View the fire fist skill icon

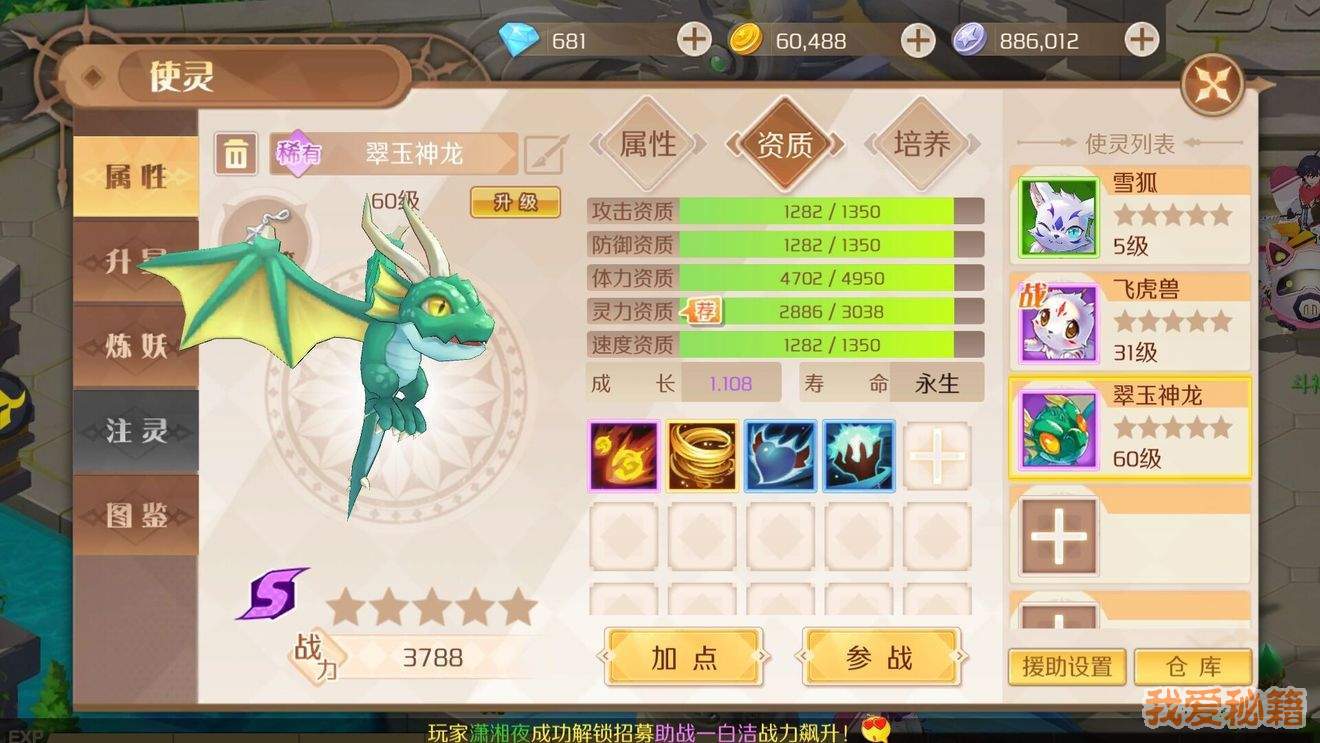click(624, 456)
